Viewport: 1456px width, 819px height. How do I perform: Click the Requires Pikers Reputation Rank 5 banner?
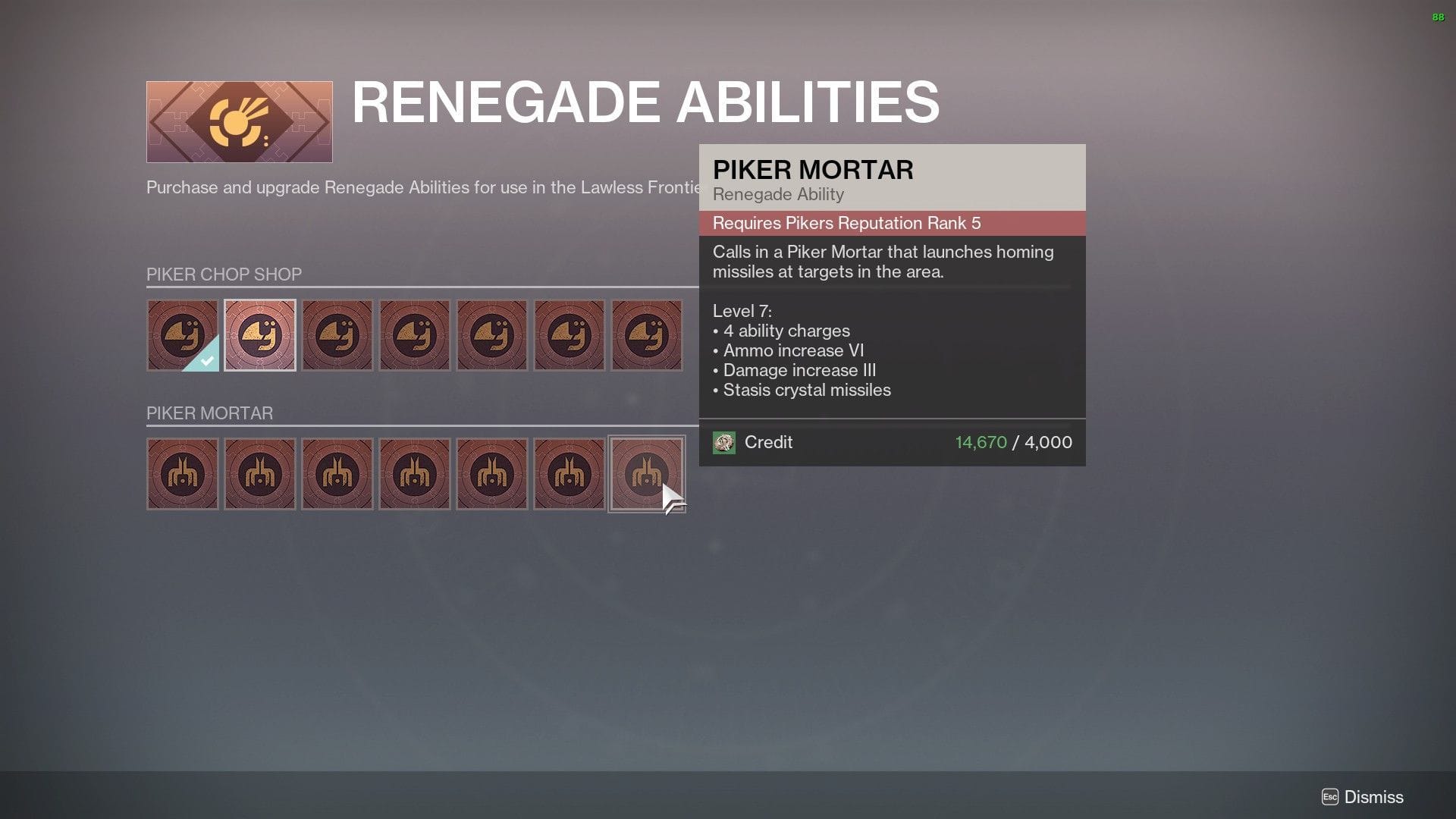[x=846, y=222]
